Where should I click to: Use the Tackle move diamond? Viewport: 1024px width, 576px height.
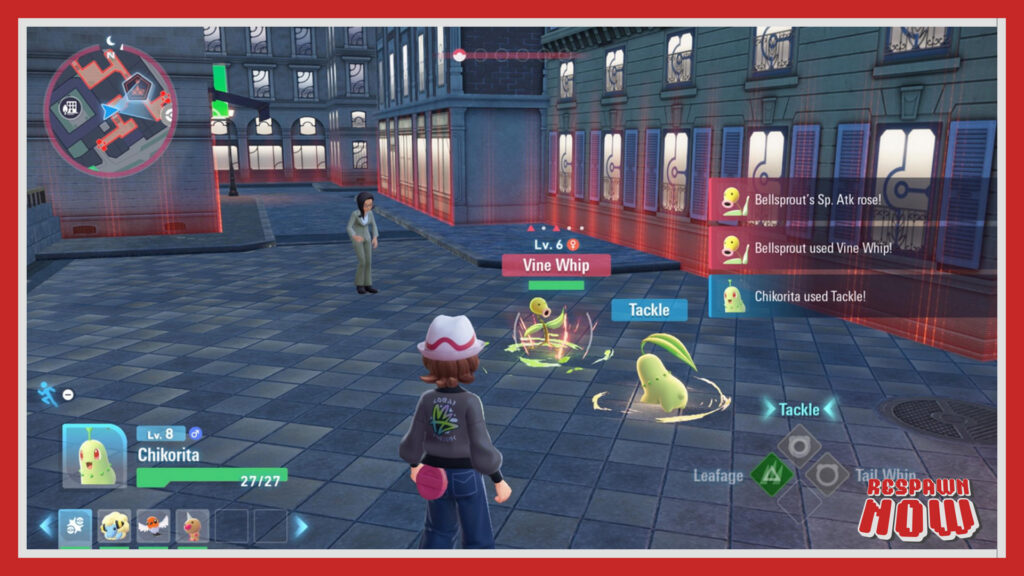click(799, 445)
